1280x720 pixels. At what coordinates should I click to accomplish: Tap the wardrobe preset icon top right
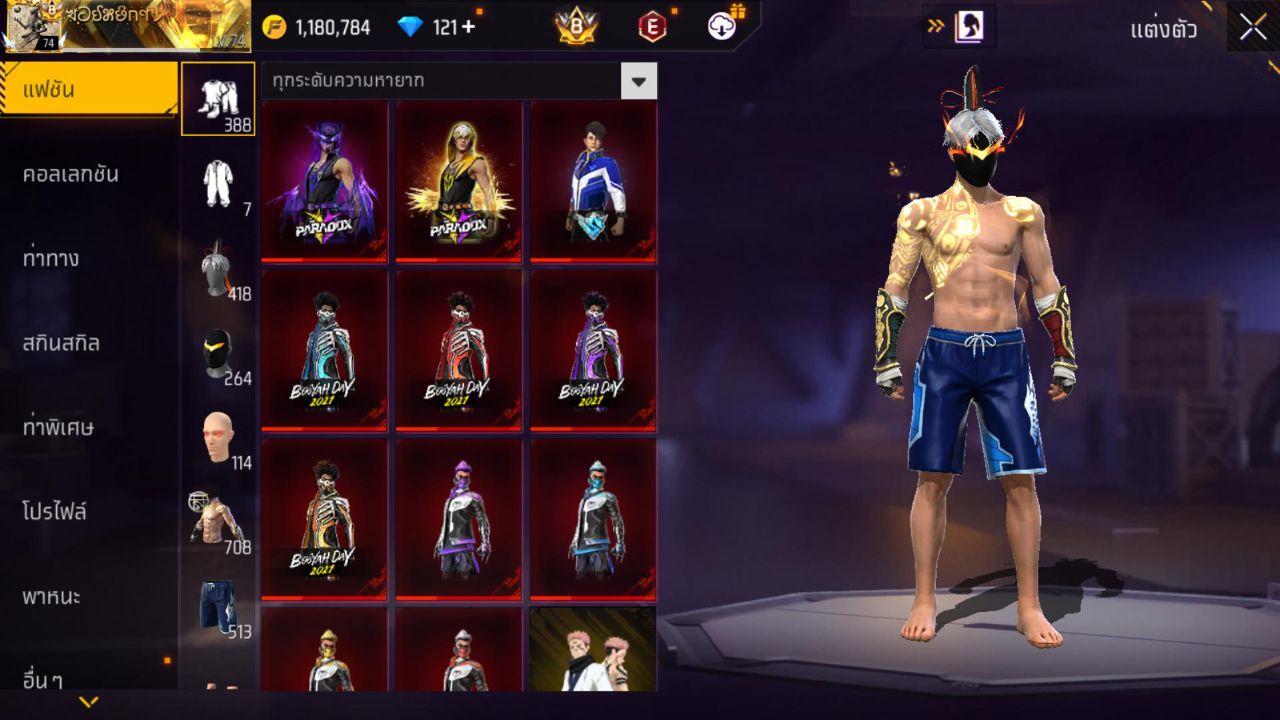tap(968, 27)
